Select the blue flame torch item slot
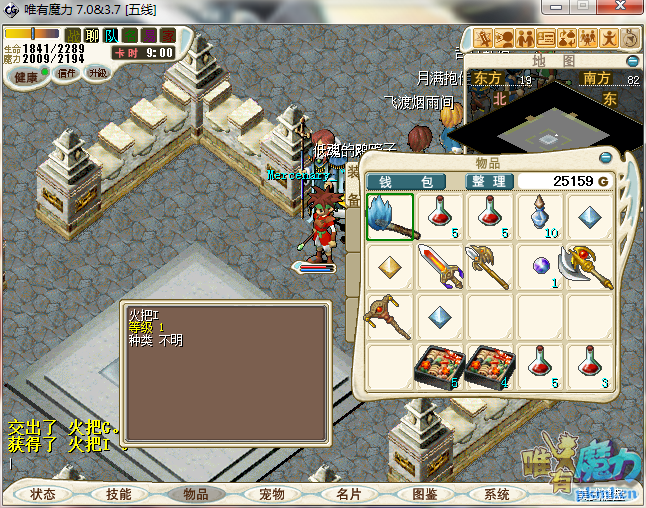 pyautogui.click(x=389, y=217)
